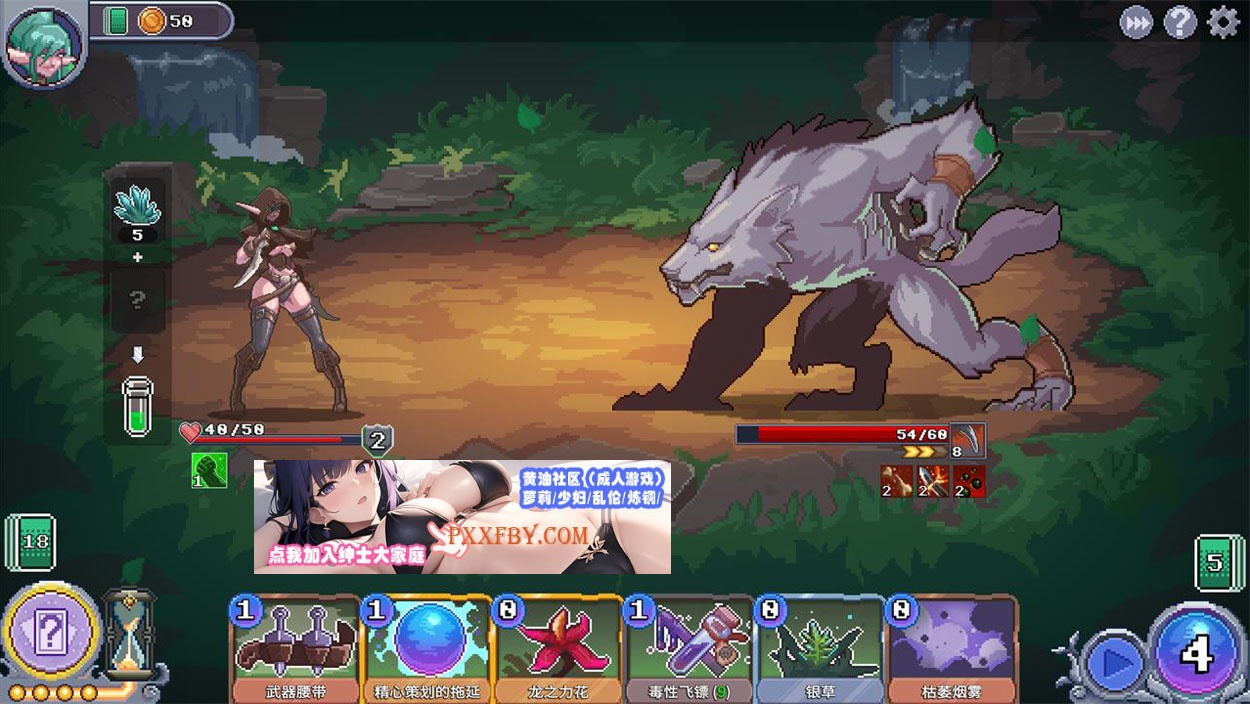
Task: Activate the purple mystery card button
Action: tap(51, 632)
